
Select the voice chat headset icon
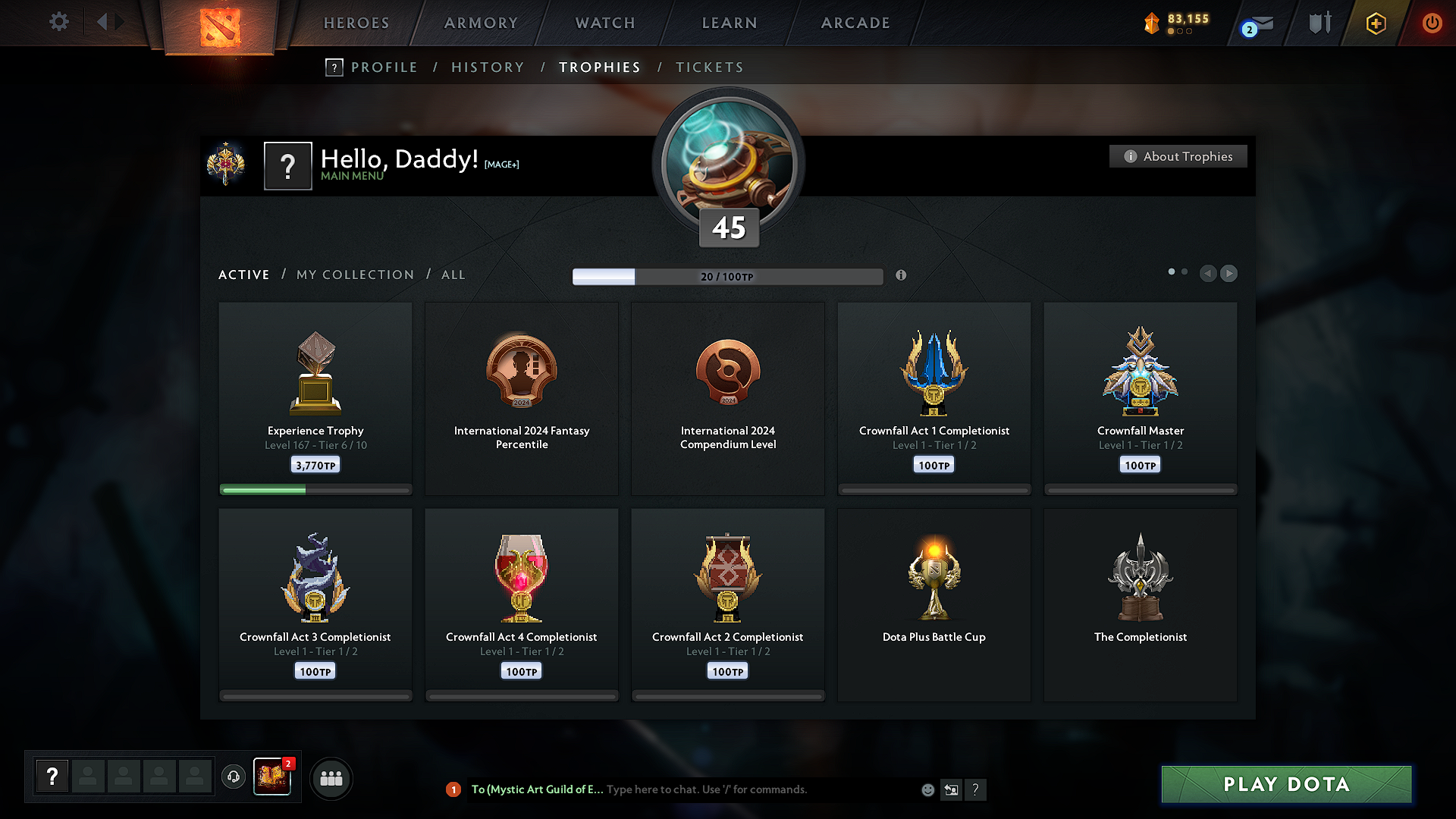(x=234, y=778)
